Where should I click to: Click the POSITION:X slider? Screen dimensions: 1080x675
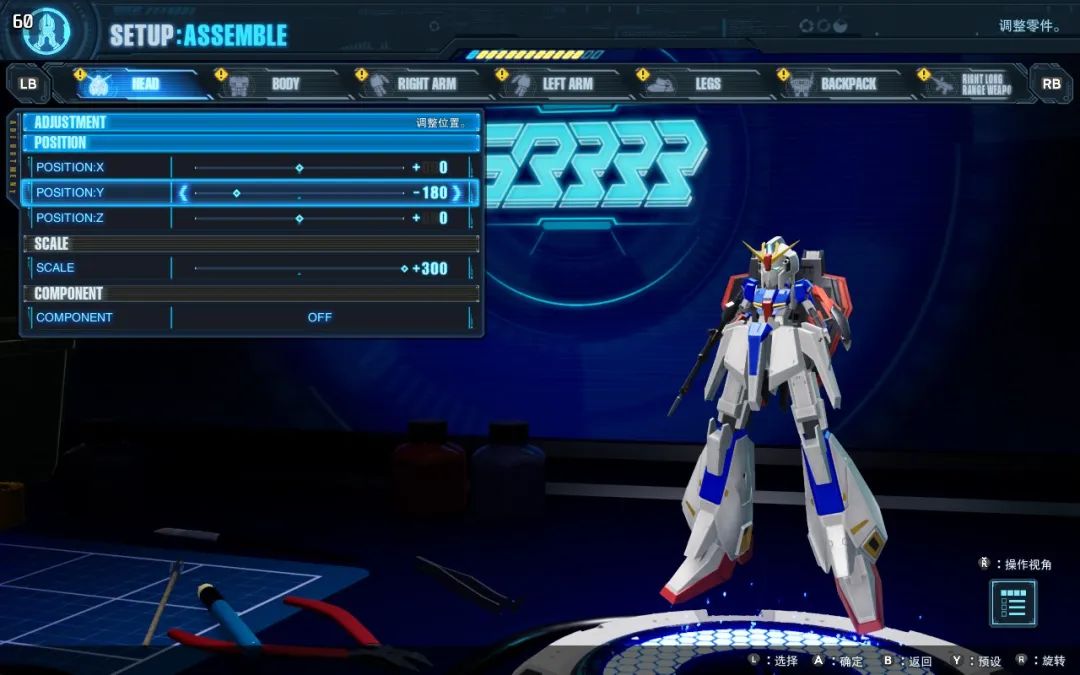click(299, 168)
